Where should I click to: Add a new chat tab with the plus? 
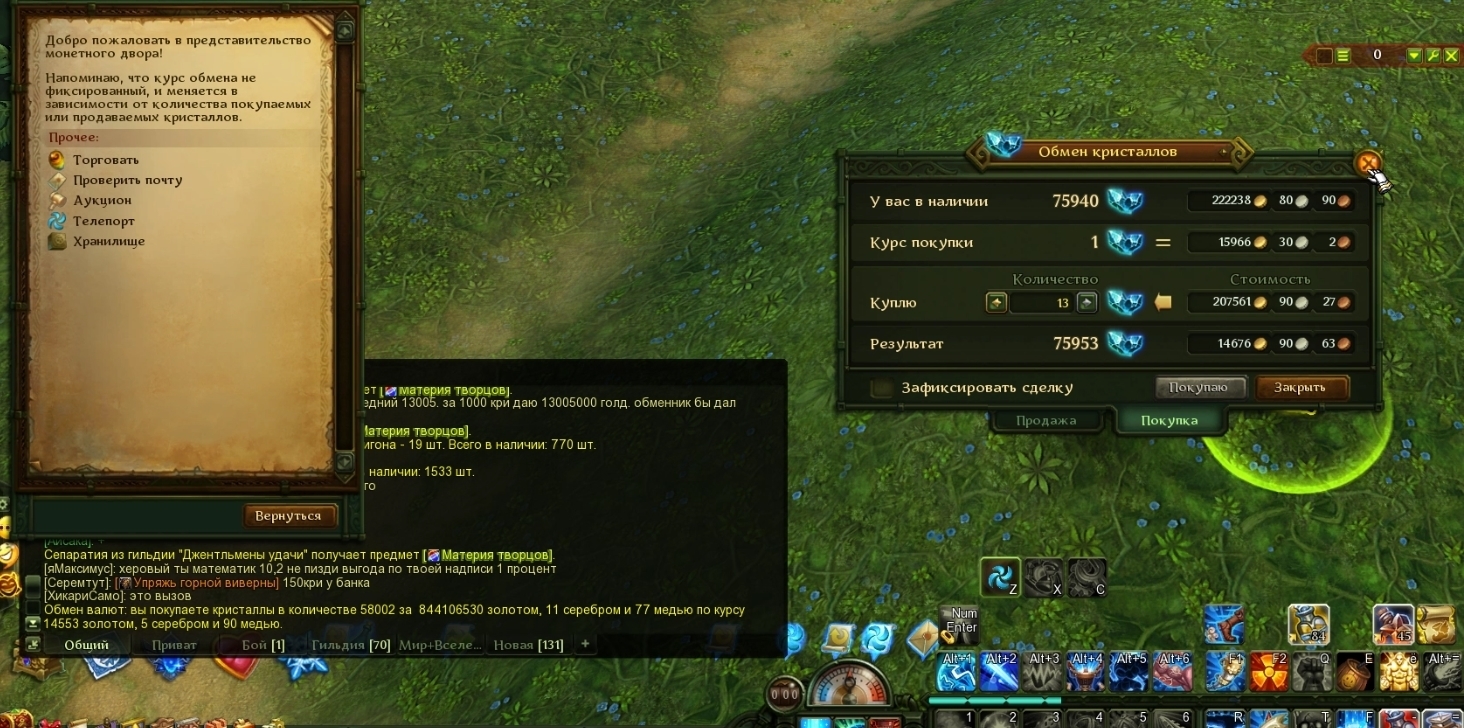click(585, 644)
